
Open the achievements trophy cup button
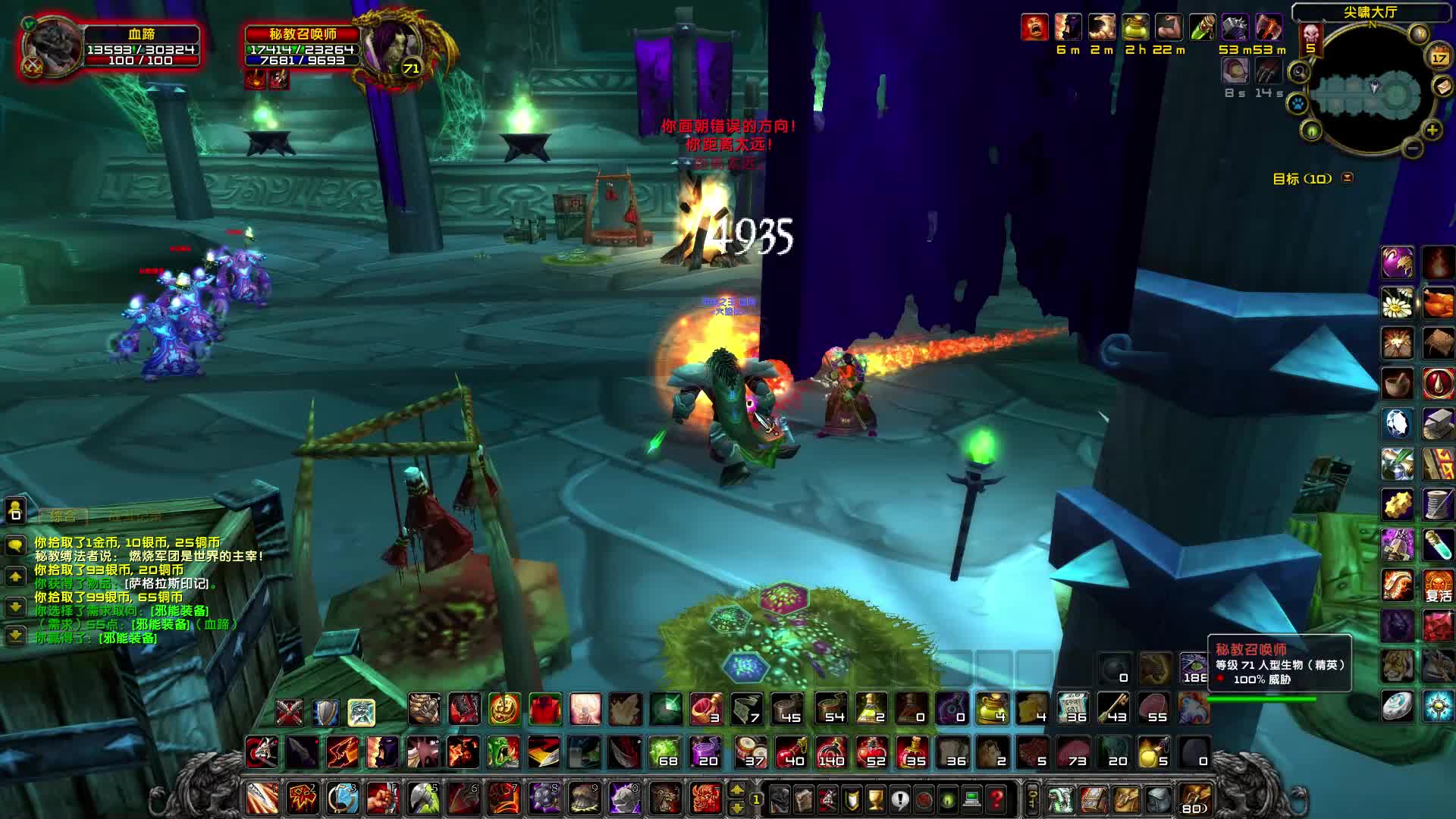tap(876, 799)
